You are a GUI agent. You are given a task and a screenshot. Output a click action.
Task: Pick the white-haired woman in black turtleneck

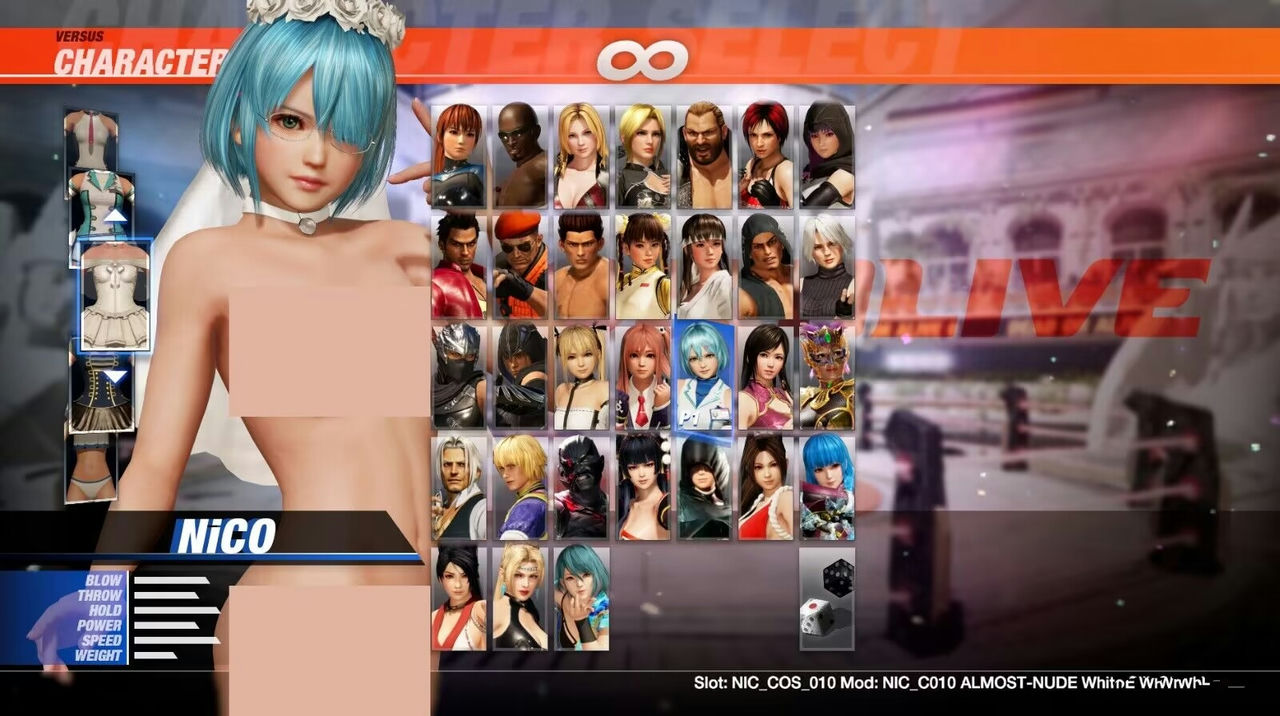click(x=827, y=266)
